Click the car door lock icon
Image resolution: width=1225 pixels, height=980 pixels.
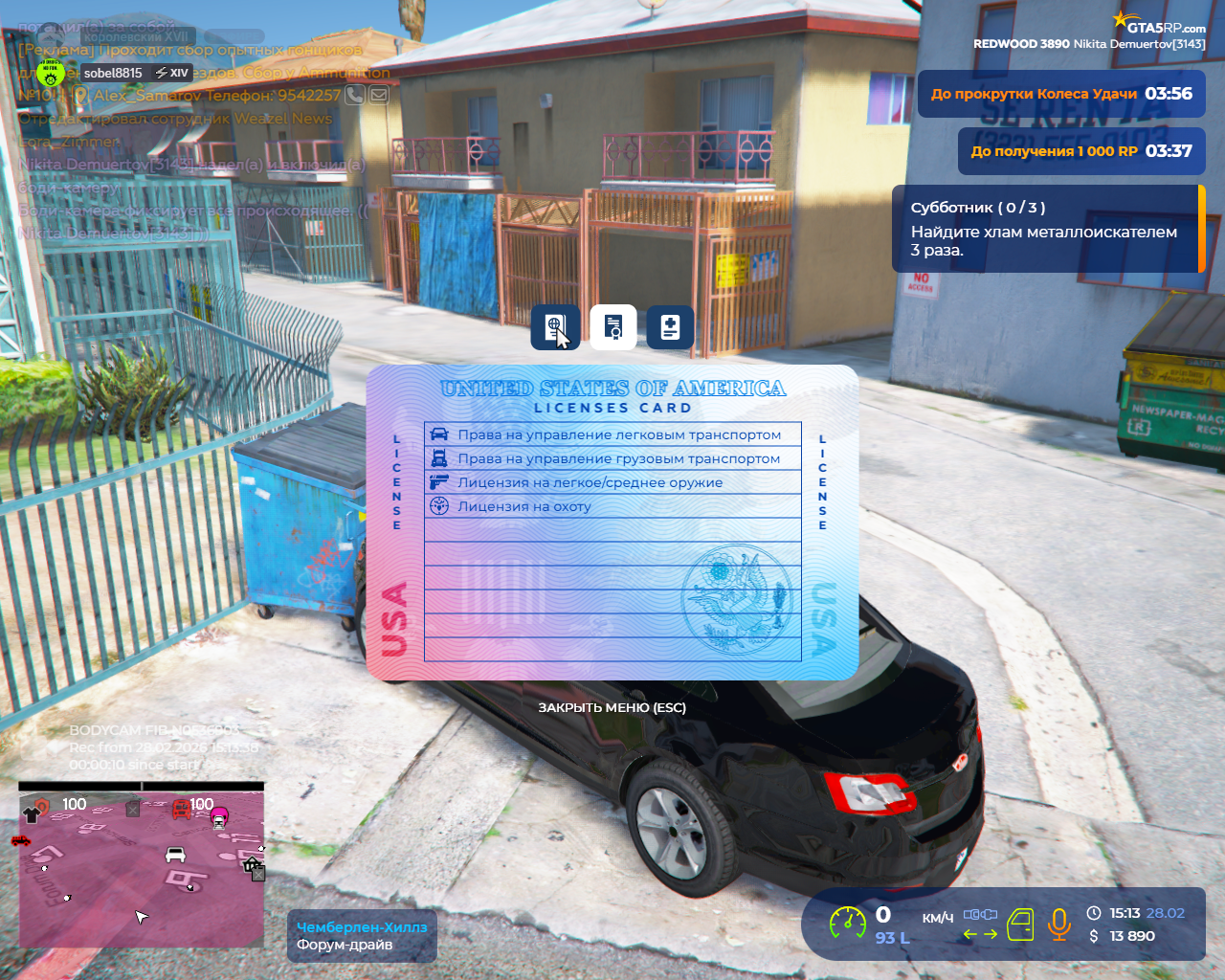tap(1020, 924)
